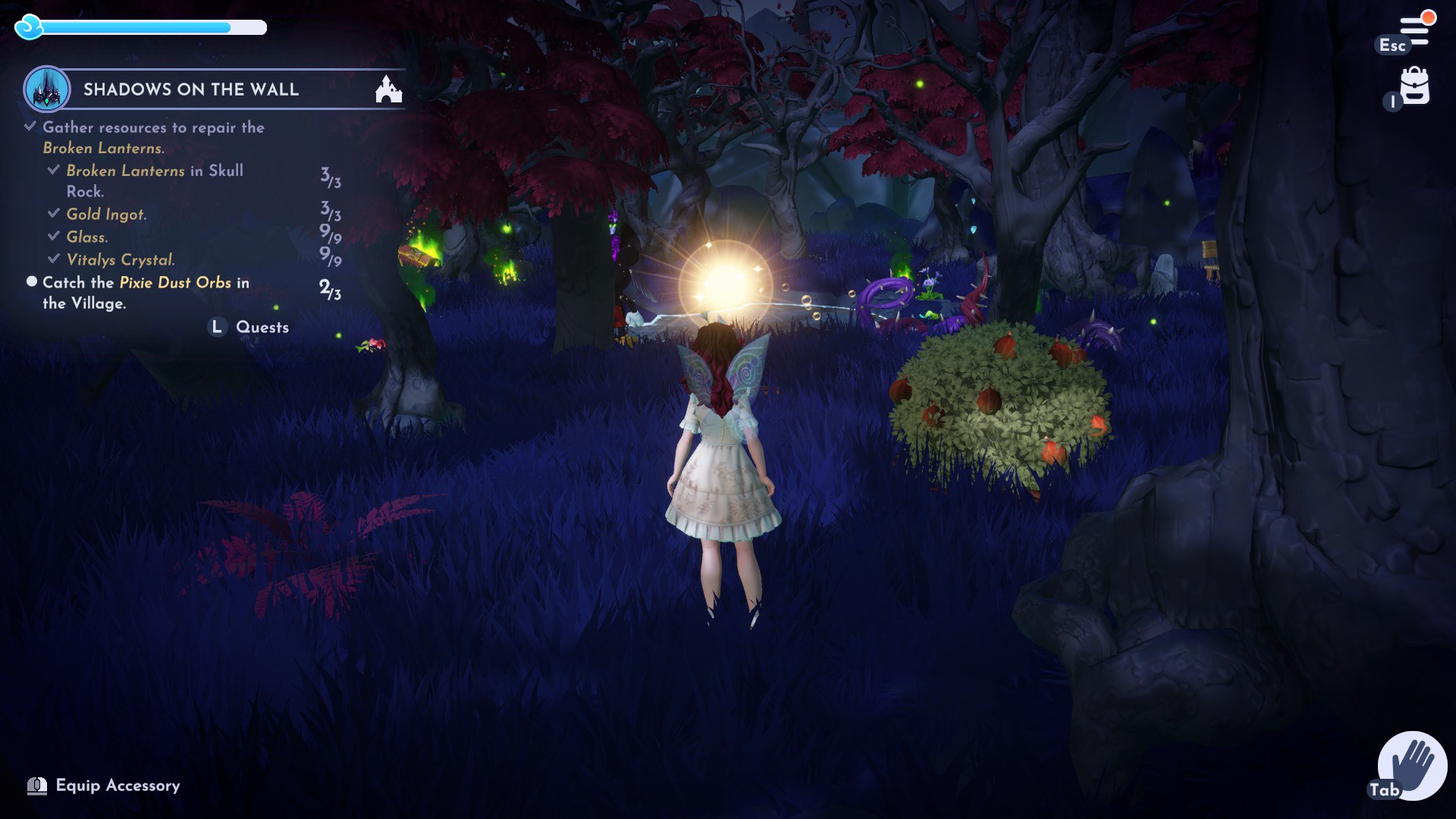Click the Shadows on the Wall quest emblem
The height and width of the screenshot is (819, 1456).
click(47, 89)
